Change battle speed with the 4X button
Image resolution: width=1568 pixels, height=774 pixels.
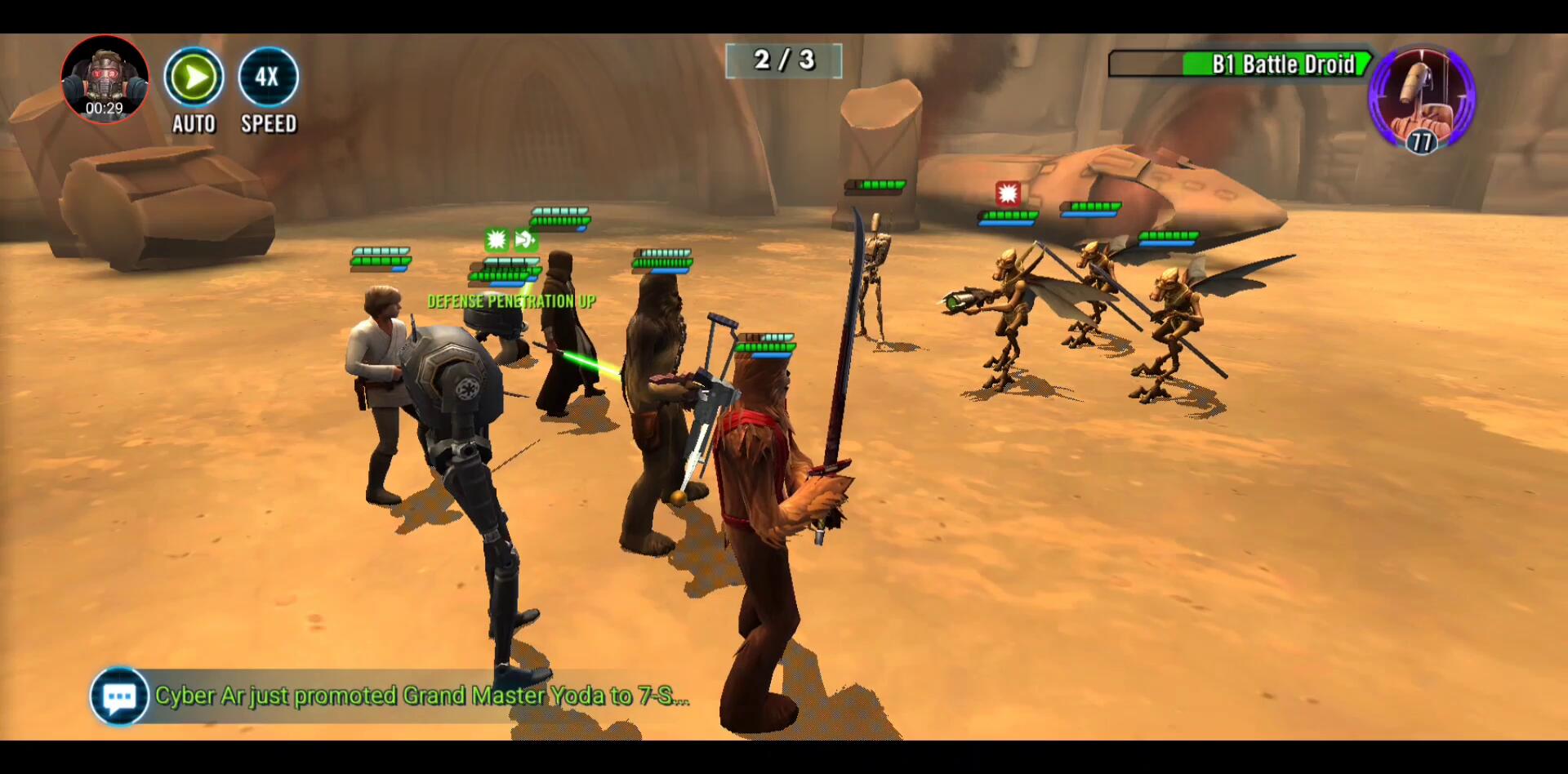268,78
